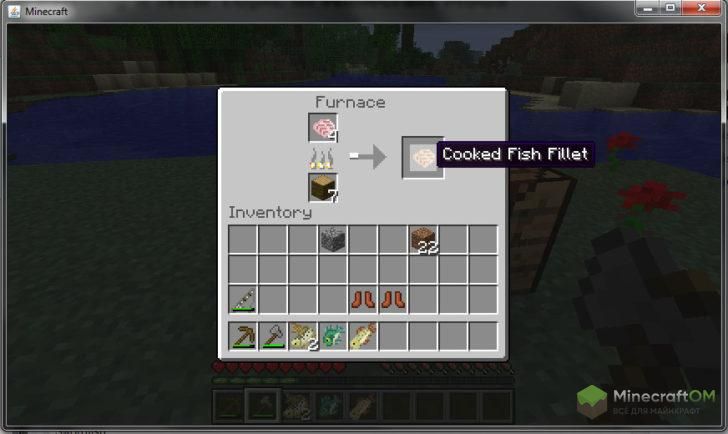728x434 pixels.
Task: Take the Cooked Fish Fillet from output slot
Action: [422, 157]
